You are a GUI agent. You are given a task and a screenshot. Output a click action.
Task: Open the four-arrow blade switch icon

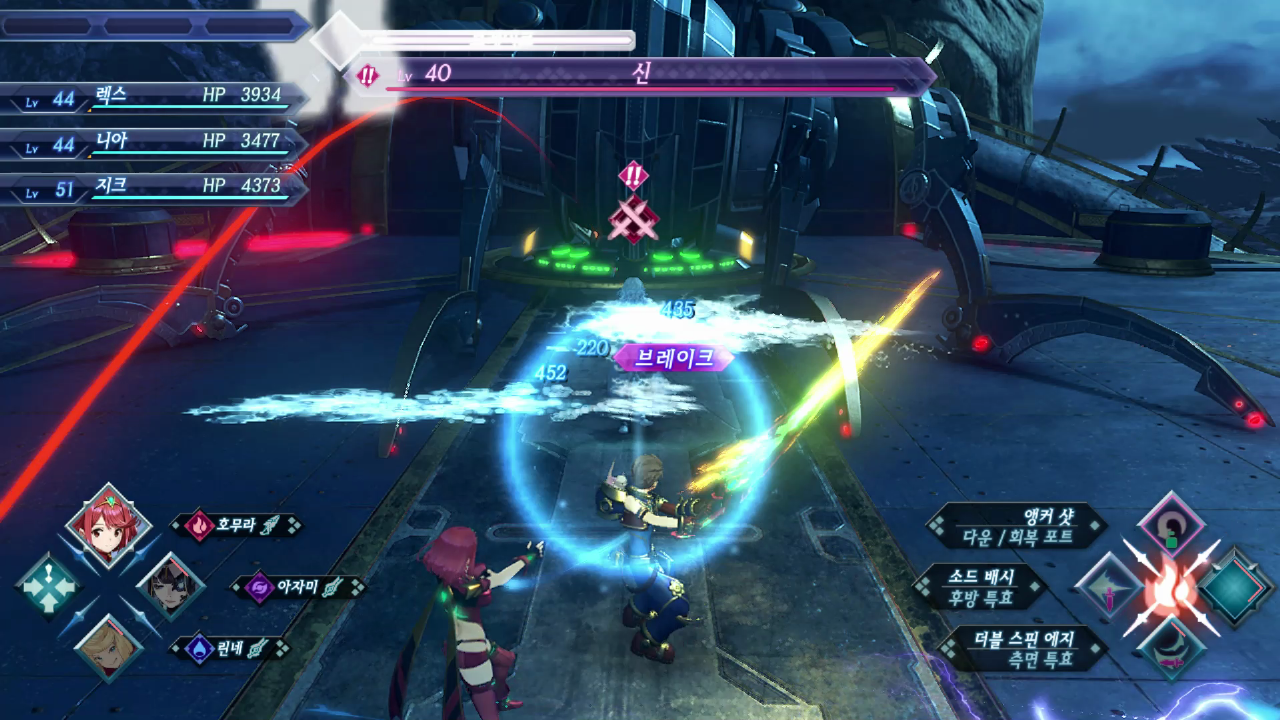coord(48,587)
